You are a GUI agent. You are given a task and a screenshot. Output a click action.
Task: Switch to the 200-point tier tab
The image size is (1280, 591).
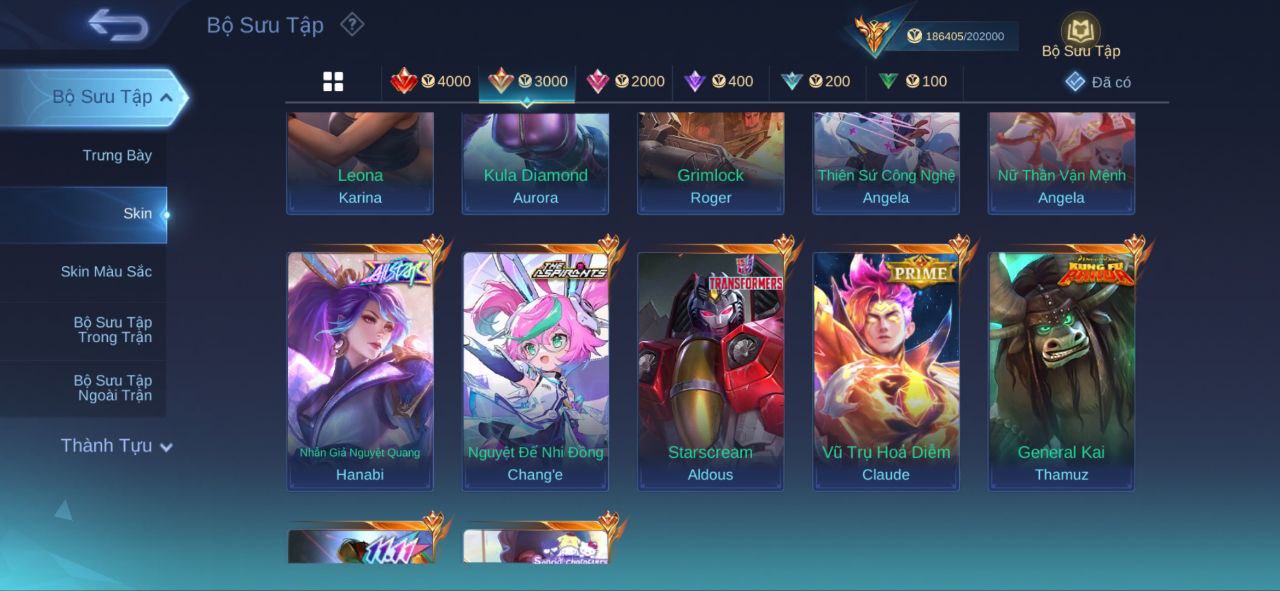816,82
